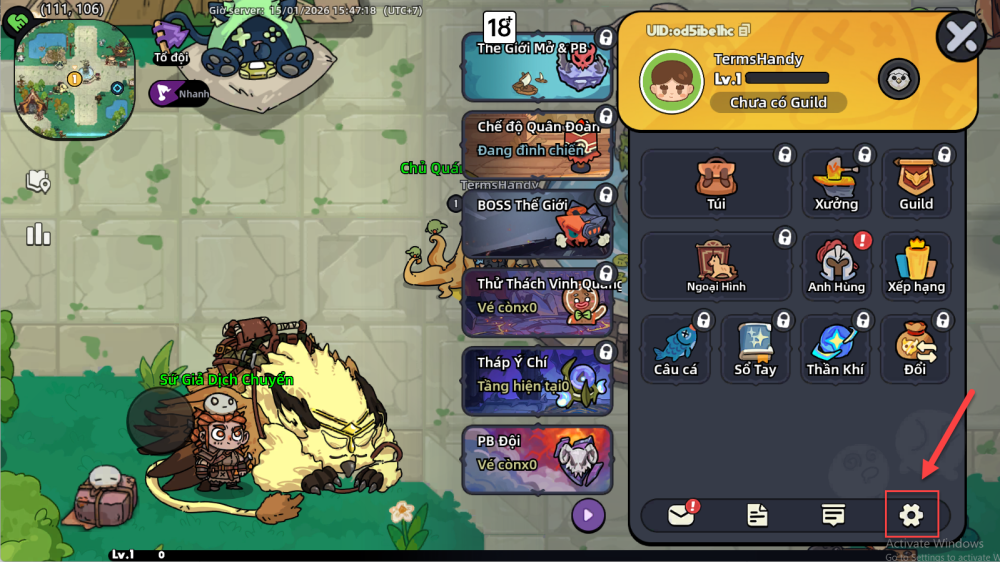Open the Sổ Tay handbook

pos(755,350)
